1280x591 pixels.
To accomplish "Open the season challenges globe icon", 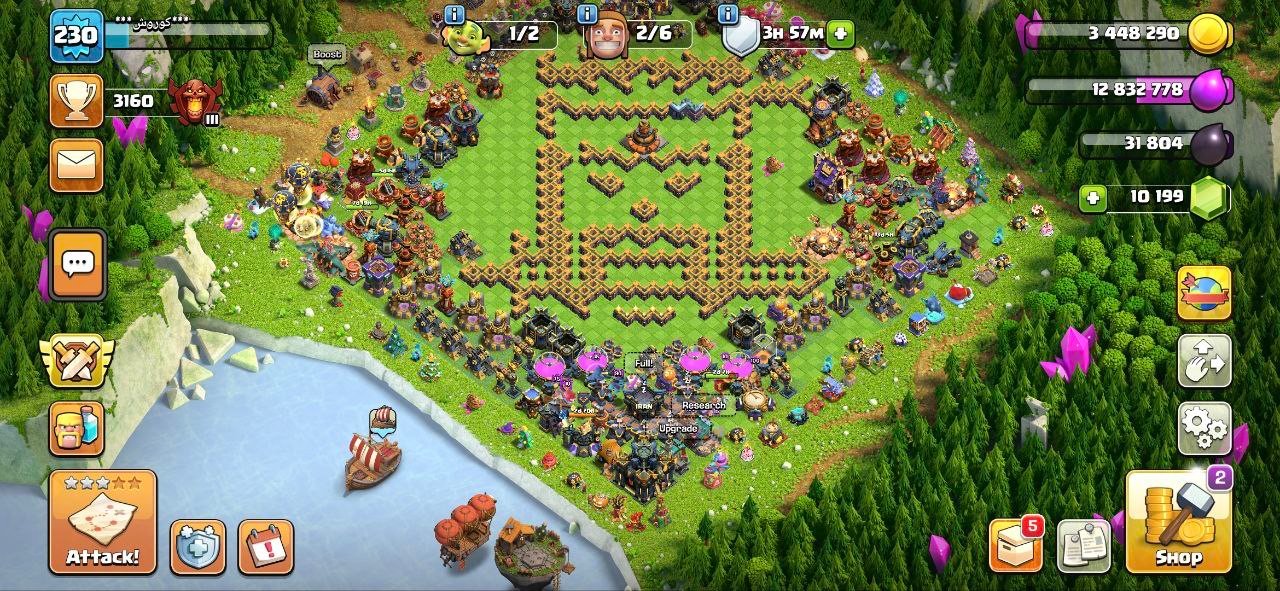I will pyautogui.click(x=1204, y=293).
